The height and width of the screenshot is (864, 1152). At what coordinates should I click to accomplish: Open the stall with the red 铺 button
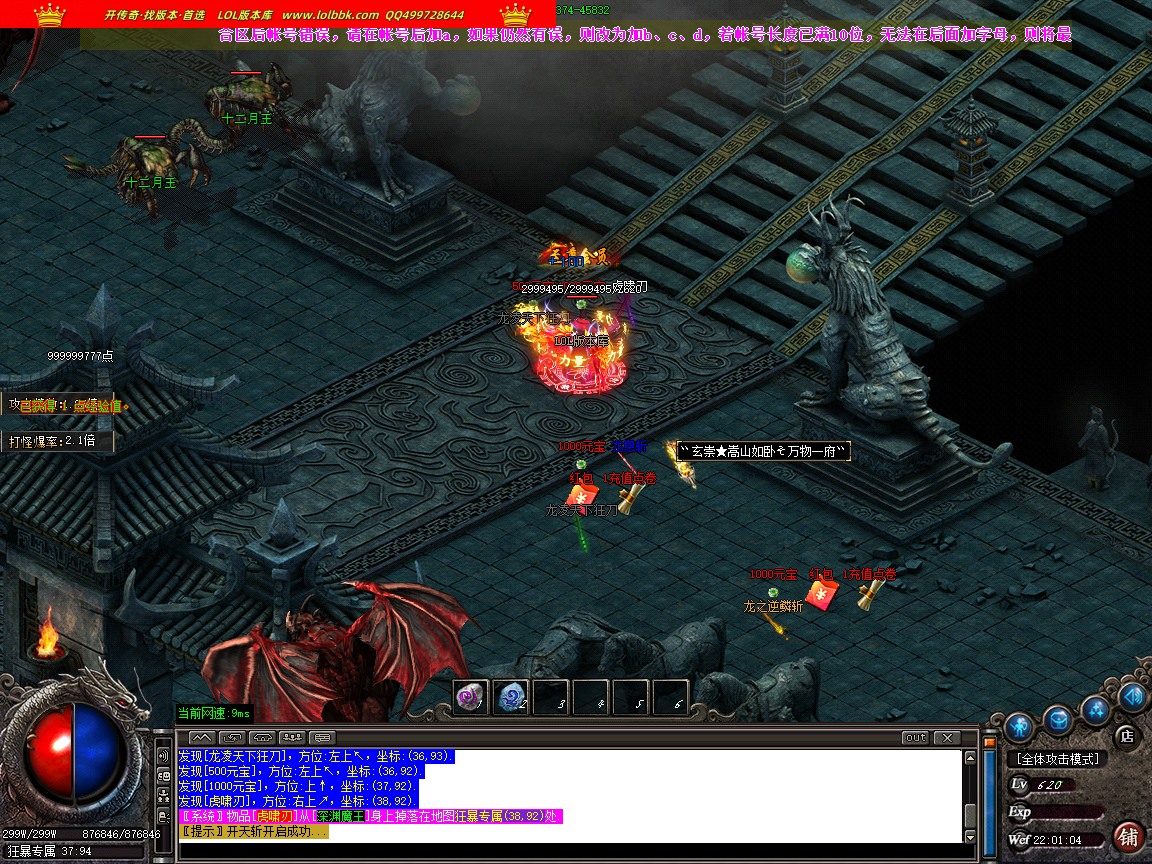point(1128,836)
